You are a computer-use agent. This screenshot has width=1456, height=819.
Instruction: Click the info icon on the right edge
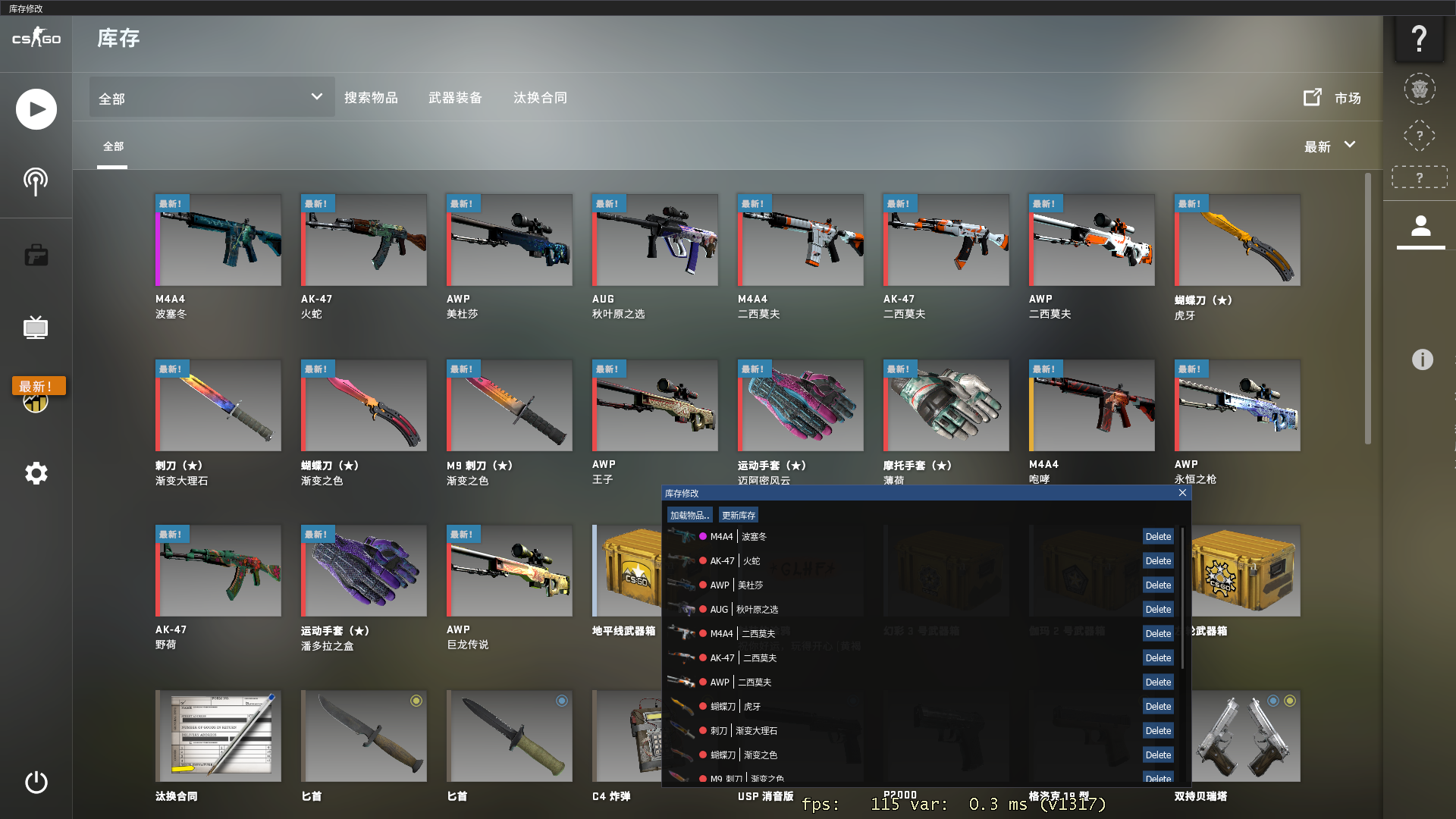pos(1424,360)
